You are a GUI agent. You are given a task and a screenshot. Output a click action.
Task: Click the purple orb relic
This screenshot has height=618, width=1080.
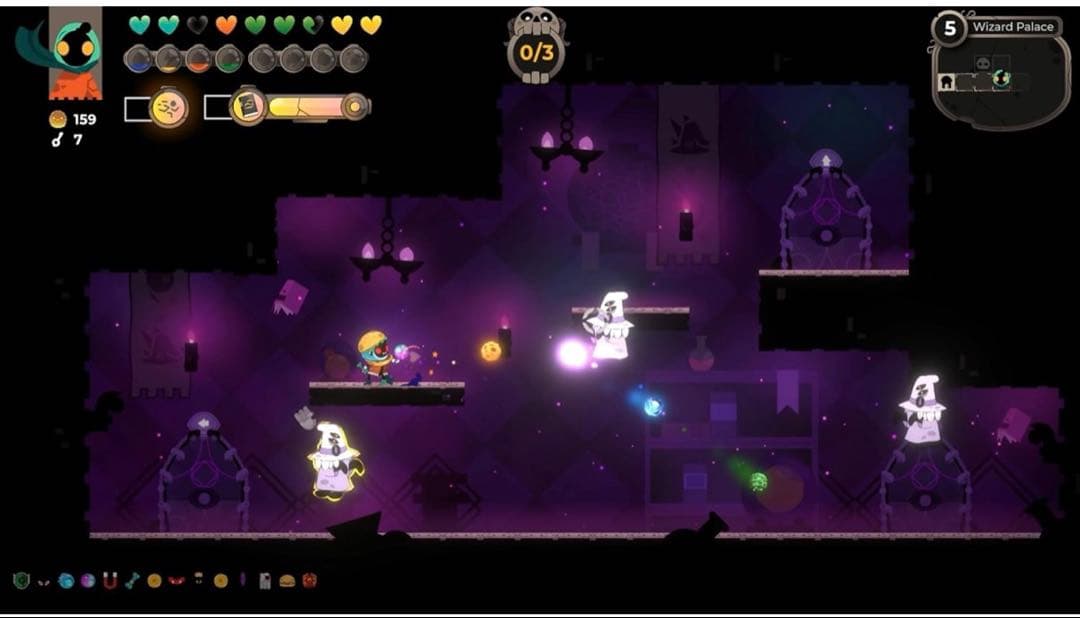click(x=88, y=580)
